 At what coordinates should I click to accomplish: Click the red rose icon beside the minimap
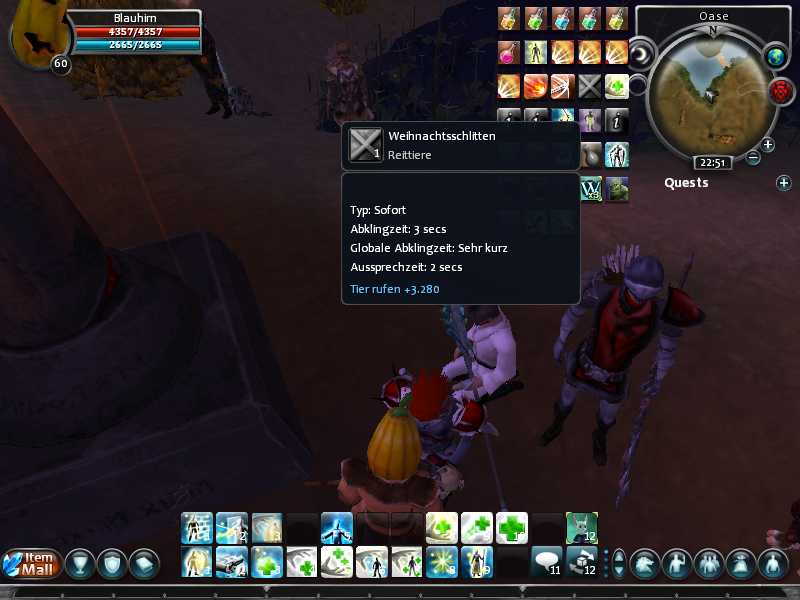click(x=780, y=91)
